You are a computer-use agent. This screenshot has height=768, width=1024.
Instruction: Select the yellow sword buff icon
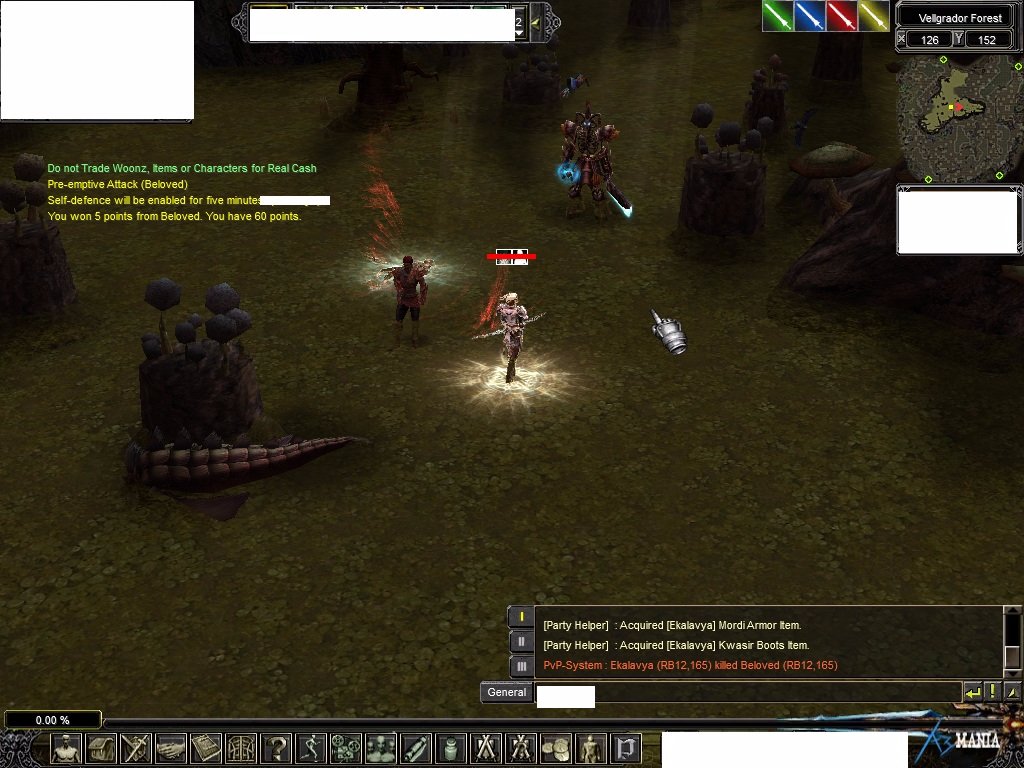click(x=874, y=16)
